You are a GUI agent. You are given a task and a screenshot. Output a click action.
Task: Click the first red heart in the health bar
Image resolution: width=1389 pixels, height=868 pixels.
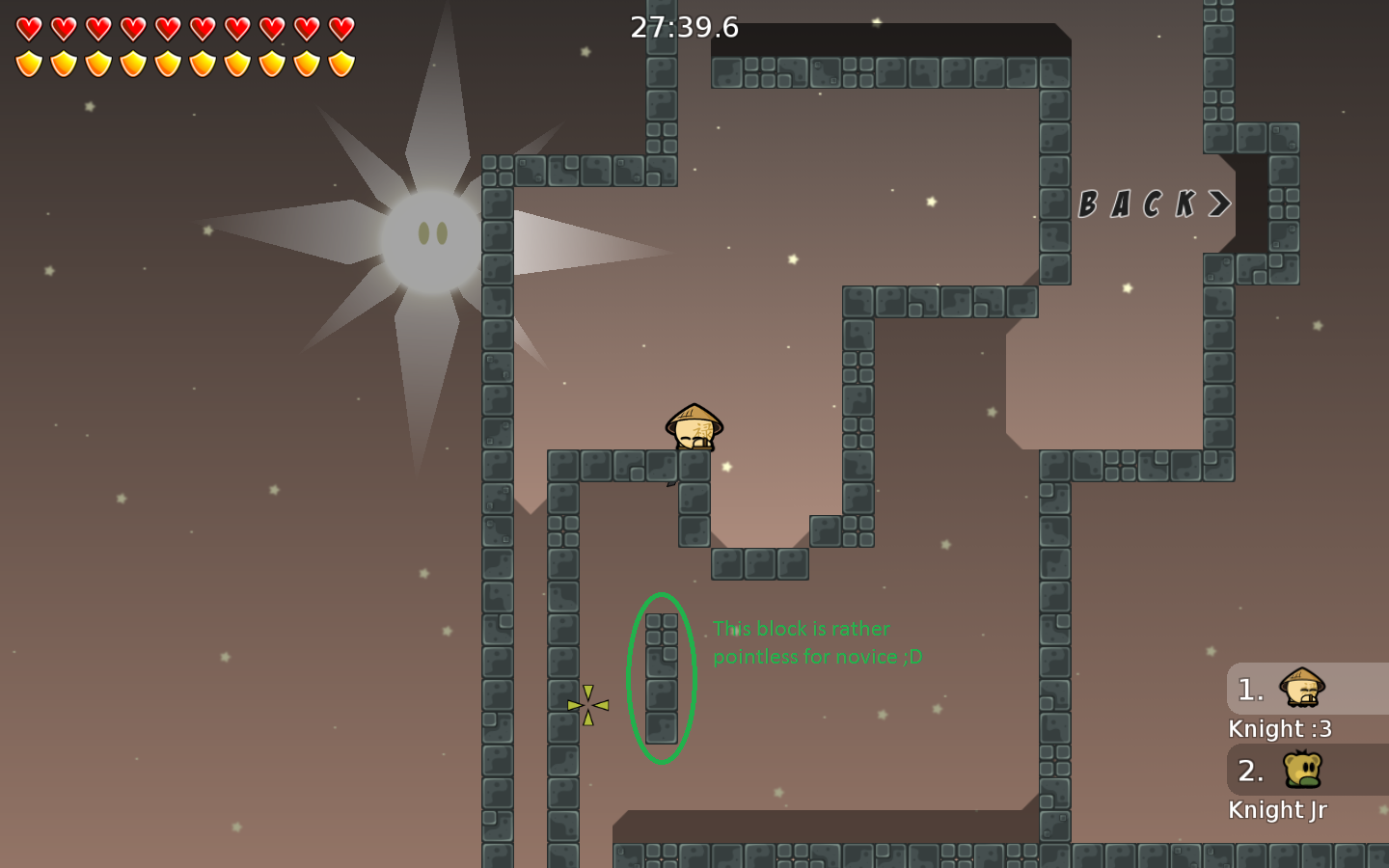click(x=27, y=27)
